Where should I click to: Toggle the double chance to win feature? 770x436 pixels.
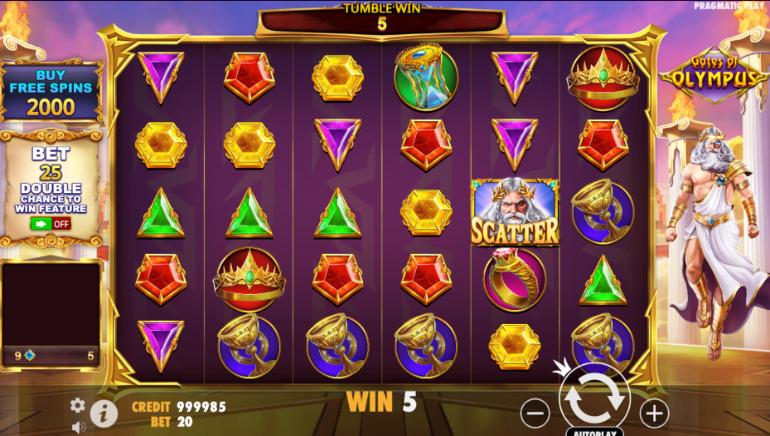[49, 223]
